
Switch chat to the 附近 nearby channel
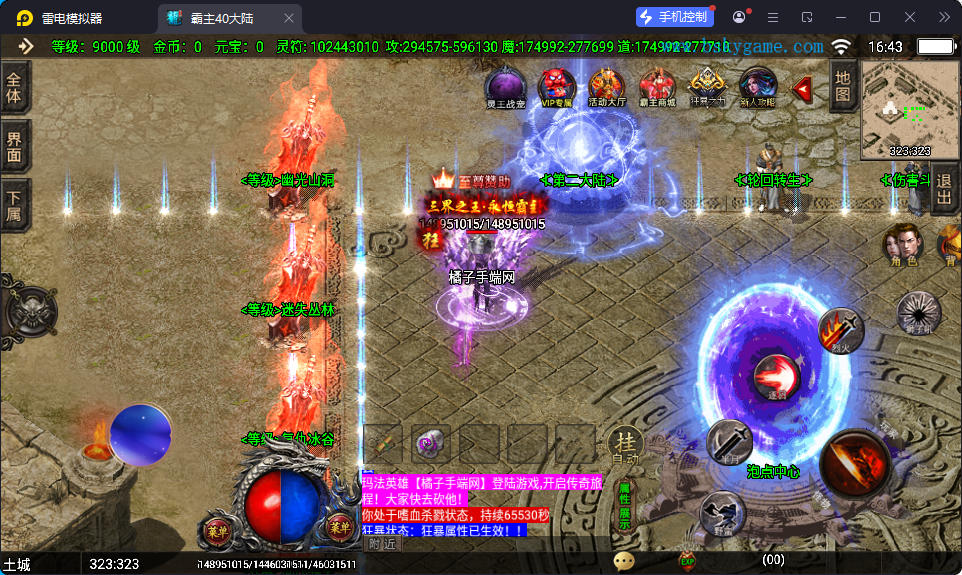[x=382, y=544]
